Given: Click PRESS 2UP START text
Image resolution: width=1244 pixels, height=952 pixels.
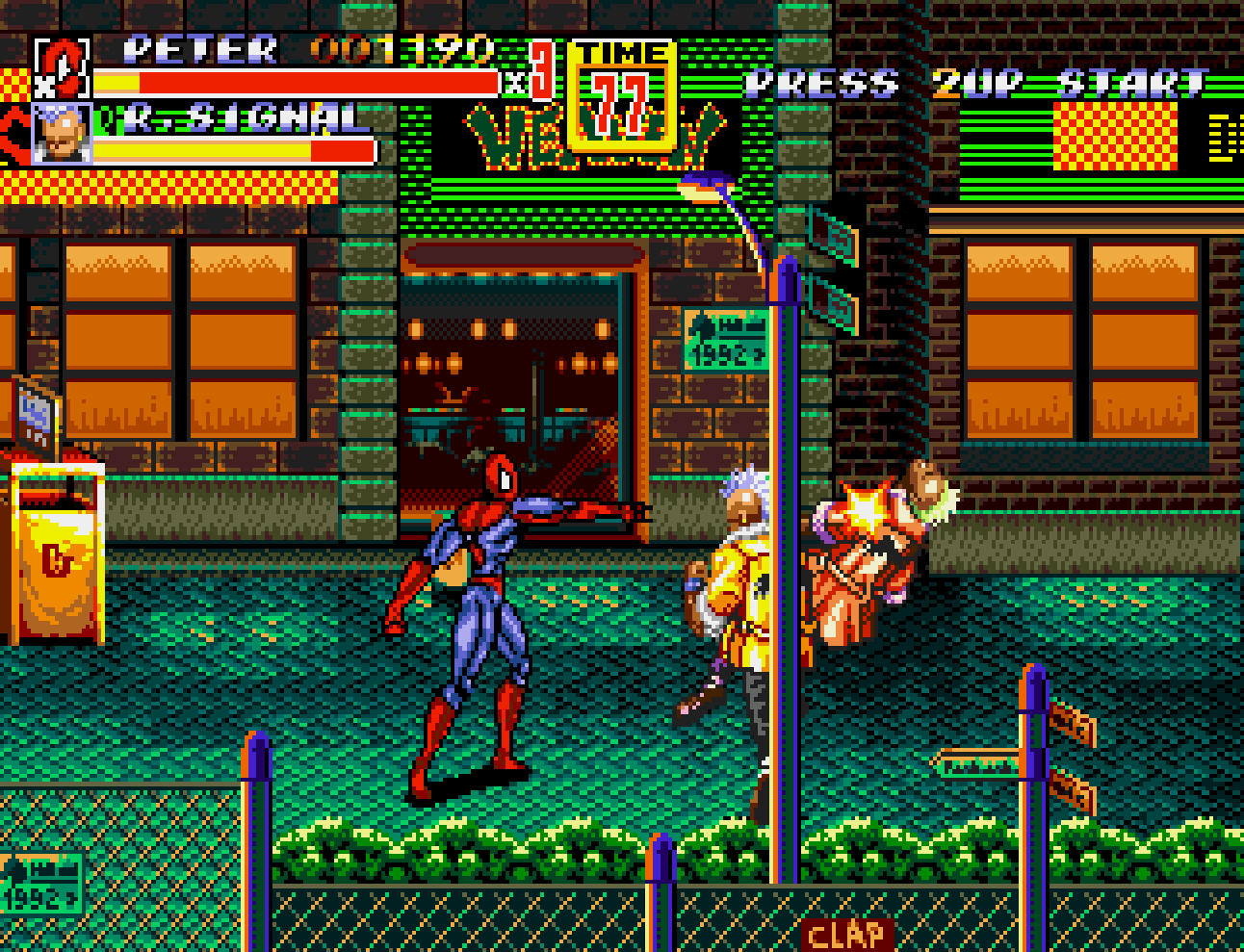Looking at the screenshot, I should click(x=972, y=84).
